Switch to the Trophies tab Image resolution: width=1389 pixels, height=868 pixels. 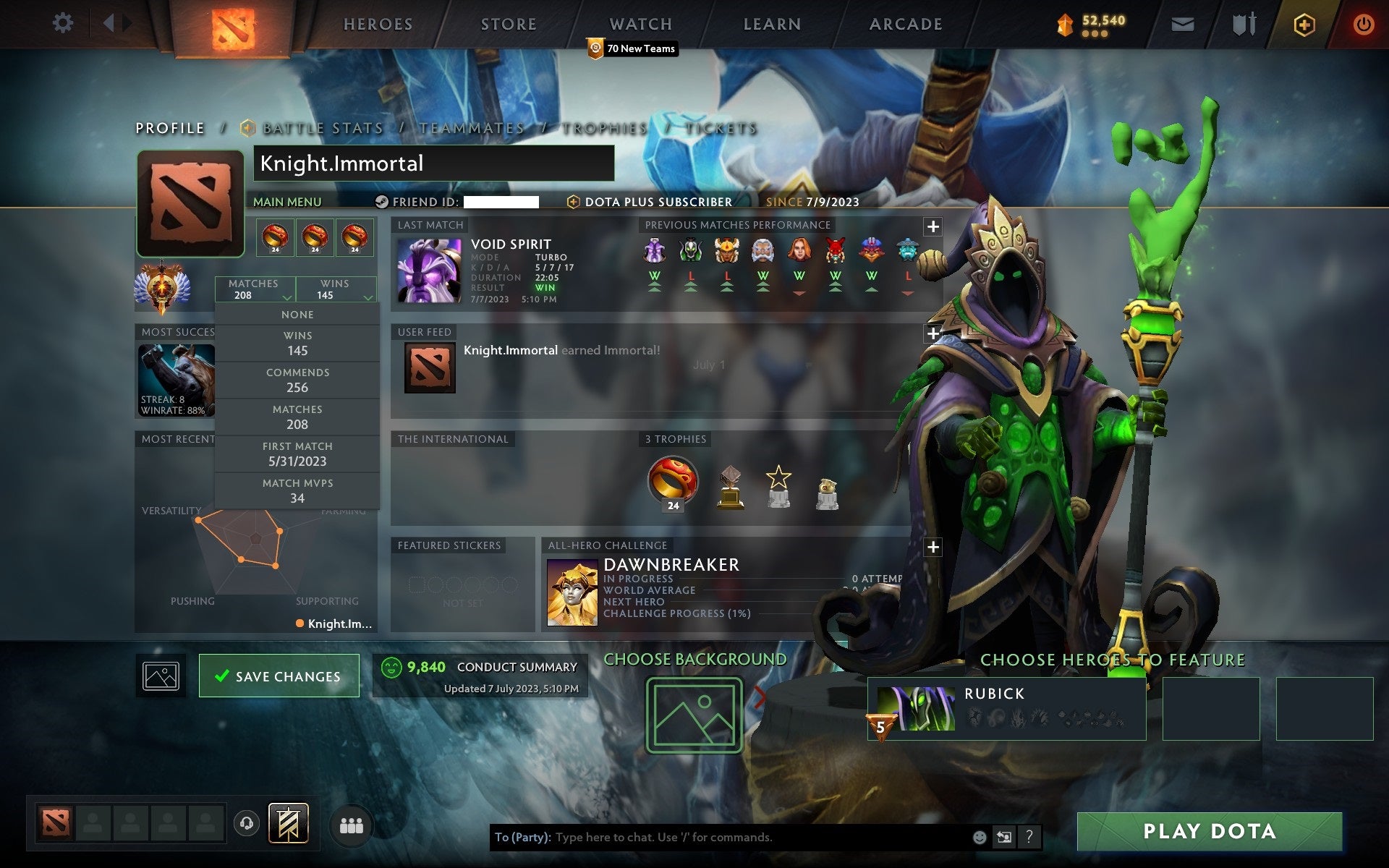pyautogui.click(x=606, y=128)
